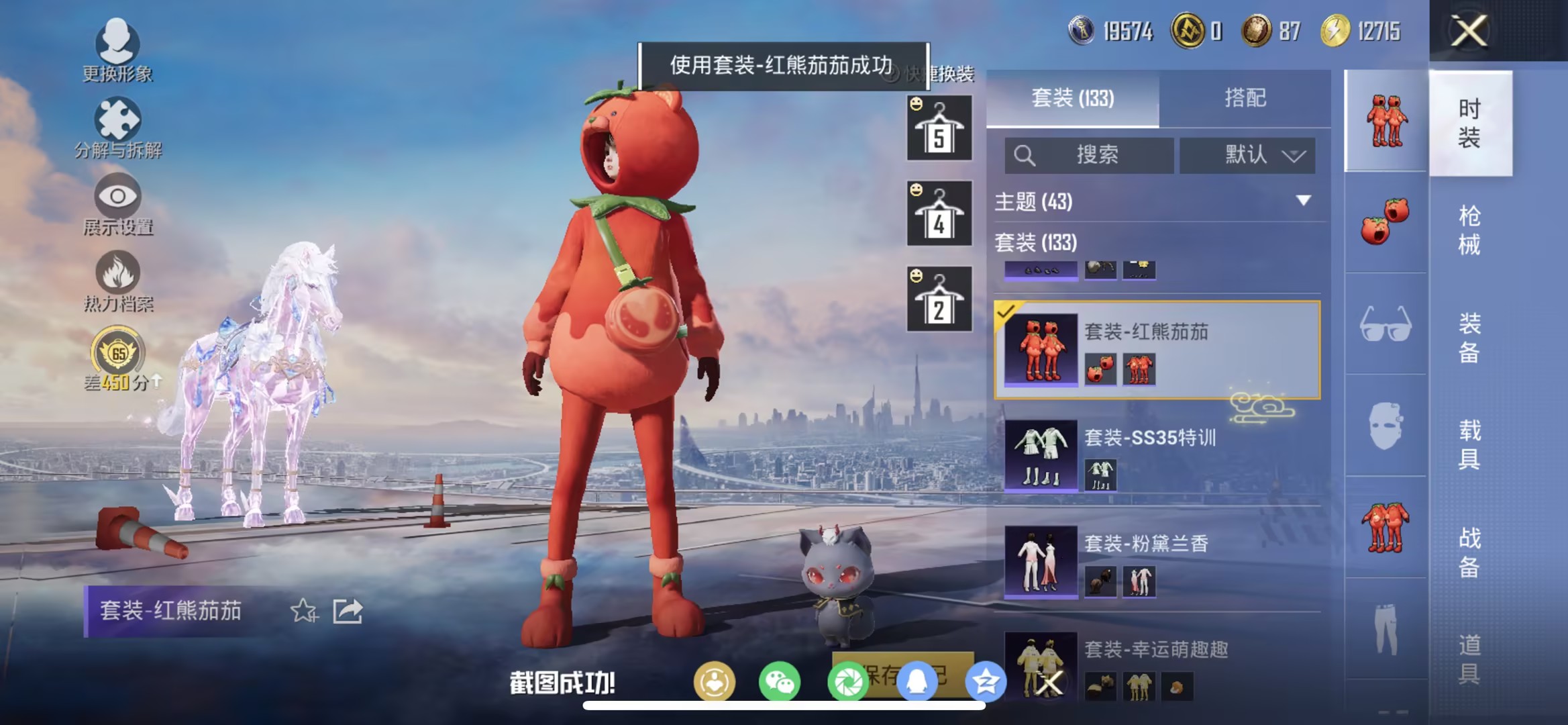Tap the search 搜索 field
1568x725 pixels.
pyautogui.click(x=1088, y=155)
